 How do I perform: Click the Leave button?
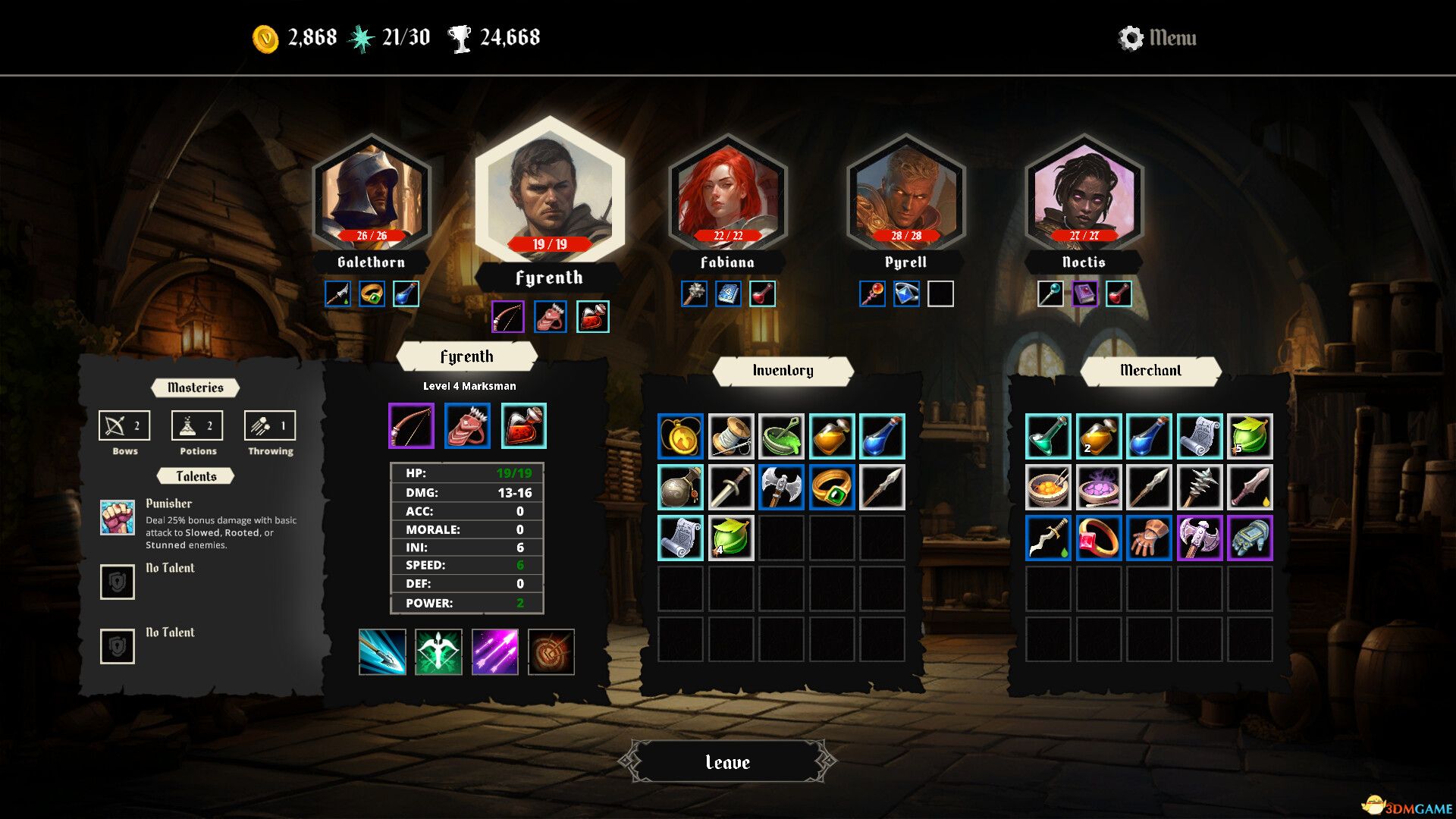coord(726,762)
